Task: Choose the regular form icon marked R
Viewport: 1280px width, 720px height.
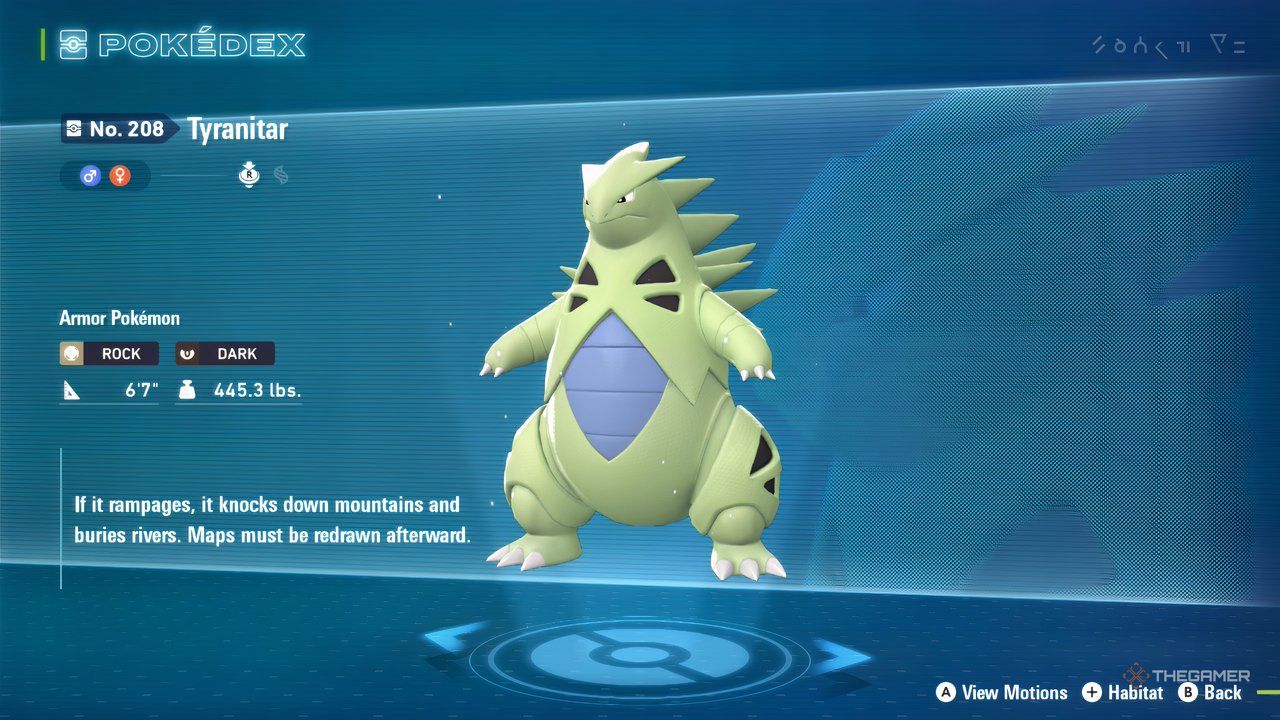Action: click(249, 176)
